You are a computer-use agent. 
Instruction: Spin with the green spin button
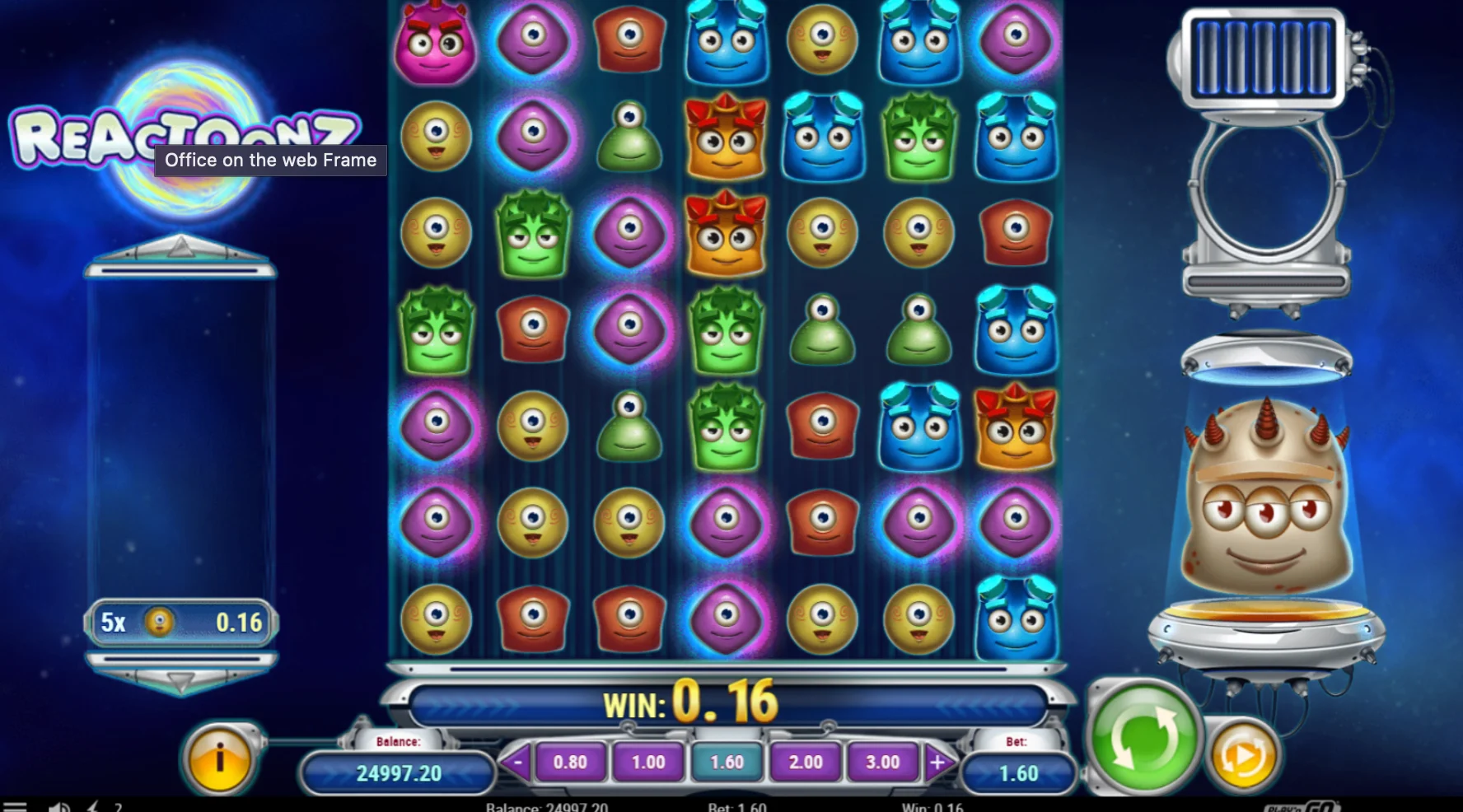pyautogui.click(x=1143, y=737)
